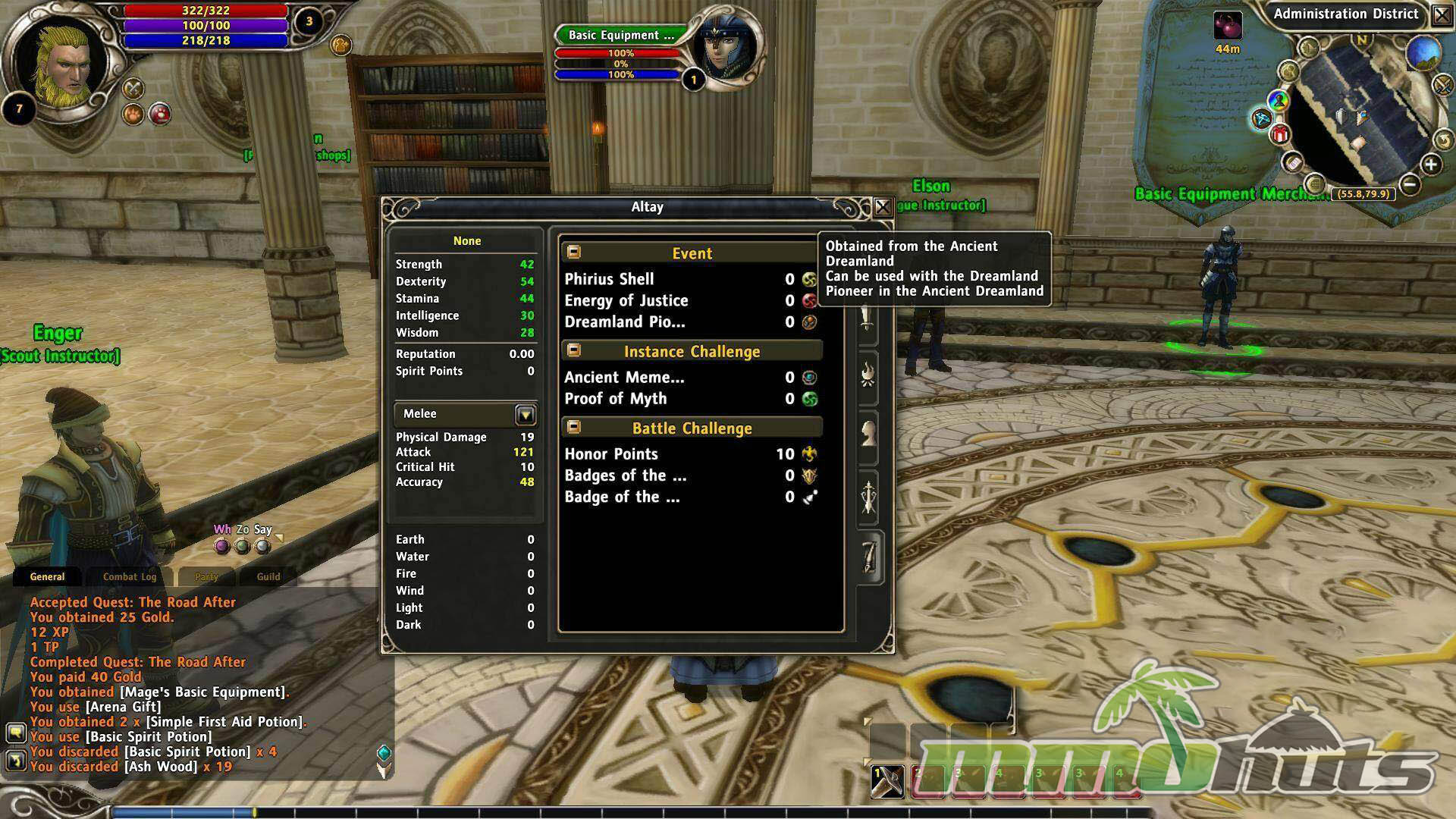Viewport: 1456px width, 819px height.
Task: Collapse the Instance Challenge section
Action: tap(574, 350)
